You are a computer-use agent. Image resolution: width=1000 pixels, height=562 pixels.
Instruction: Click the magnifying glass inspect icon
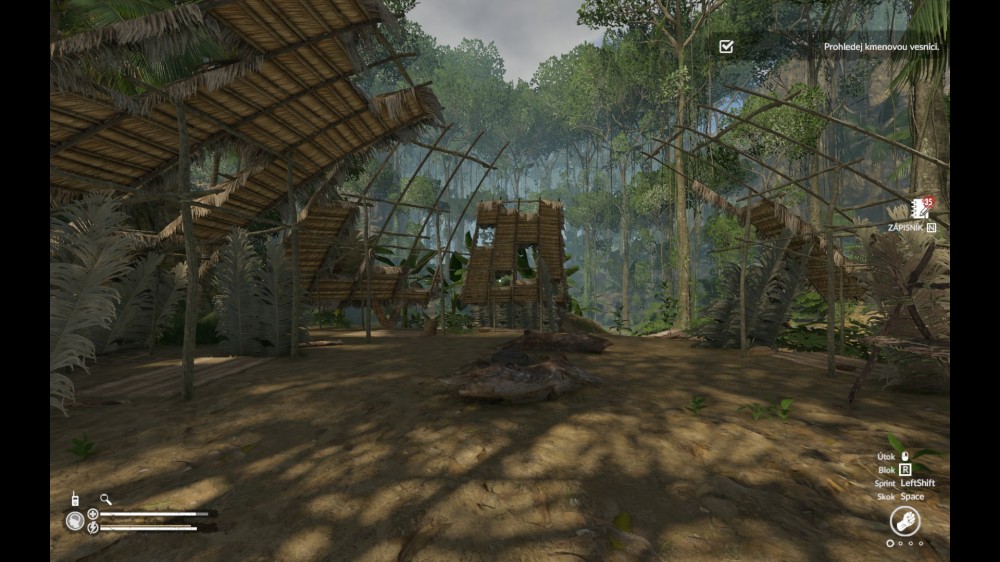[105, 498]
